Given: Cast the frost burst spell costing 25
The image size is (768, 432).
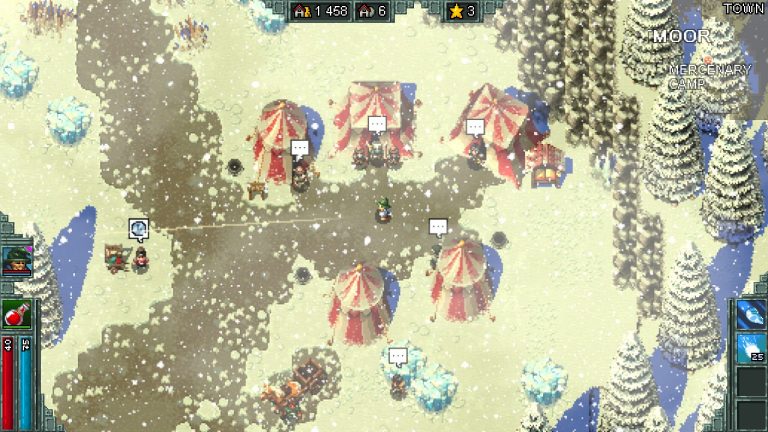Looking at the screenshot, I should [x=751, y=348].
